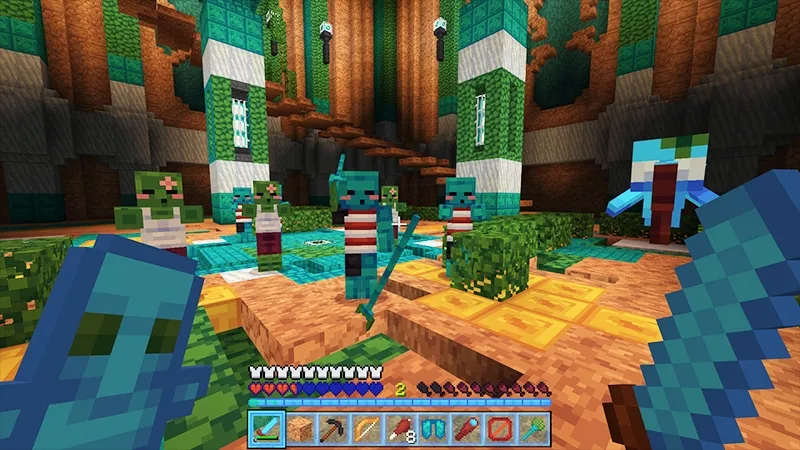800x450 pixels.
Task: Select the diamond sword hotbar slot
Action: pyautogui.click(x=266, y=428)
